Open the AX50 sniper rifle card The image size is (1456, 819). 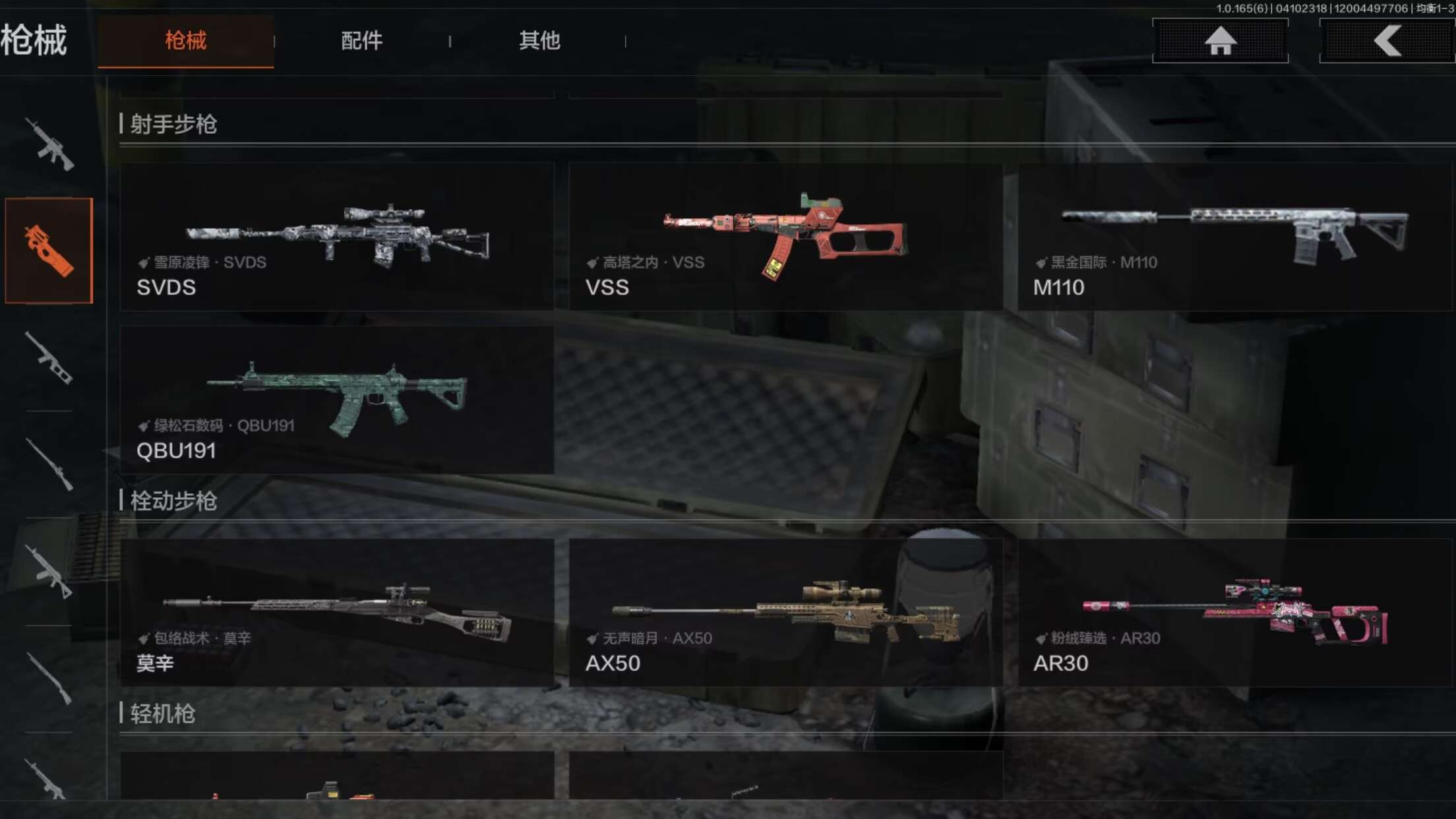(x=785, y=613)
